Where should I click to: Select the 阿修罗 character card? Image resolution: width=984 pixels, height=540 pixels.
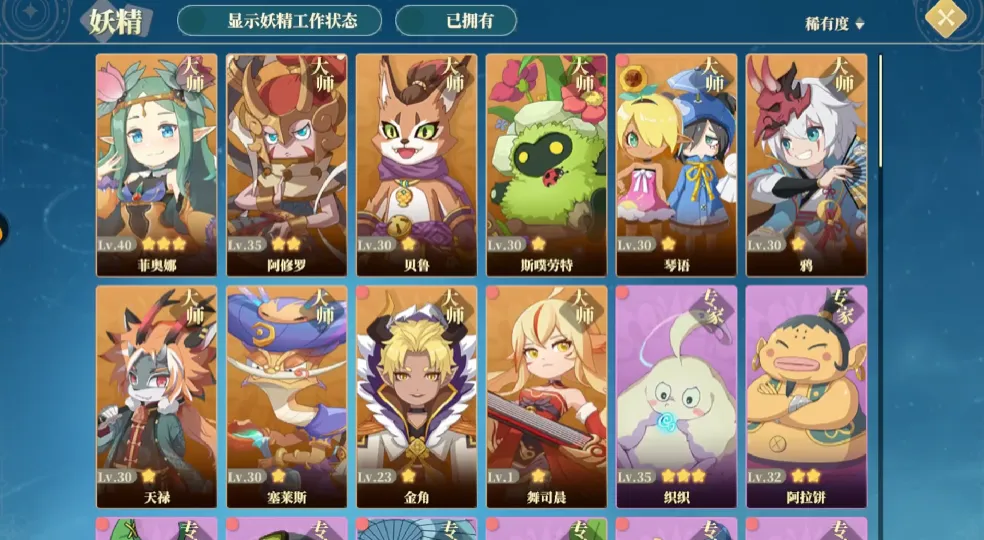286,165
